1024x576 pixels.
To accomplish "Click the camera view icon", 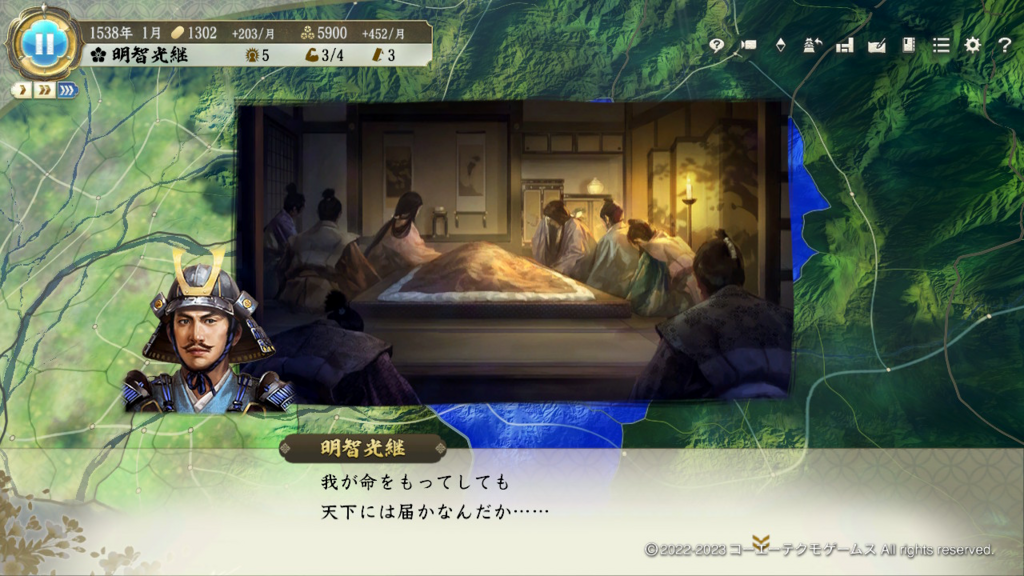I will [748, 45].
